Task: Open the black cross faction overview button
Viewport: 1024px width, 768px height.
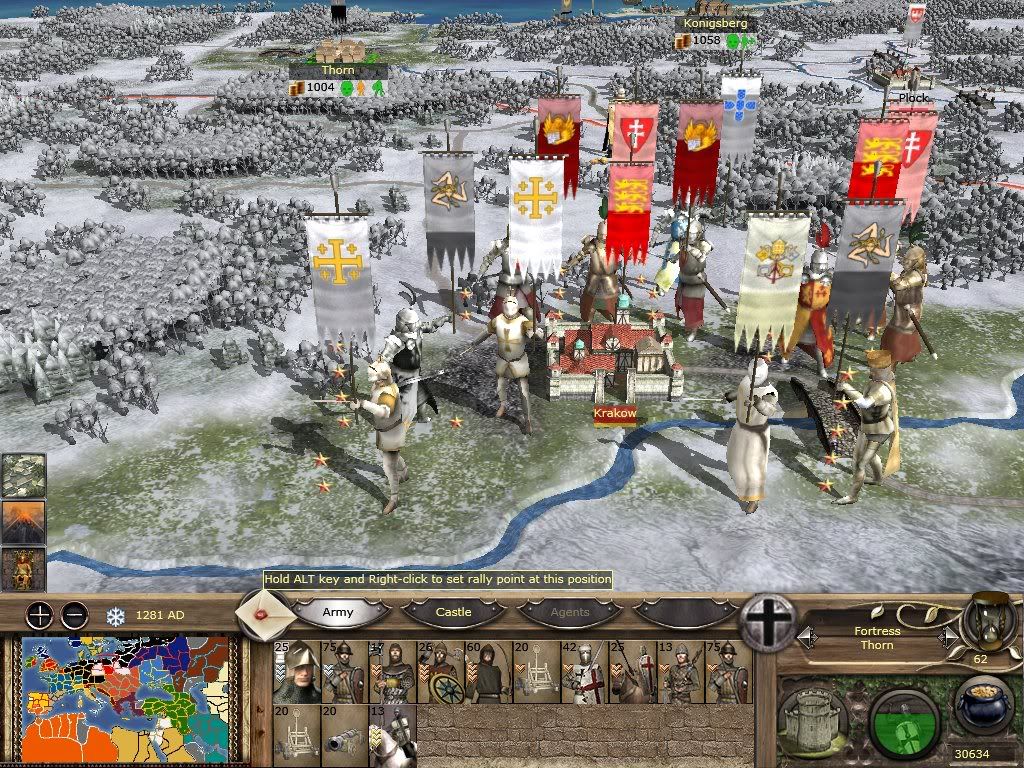Action: (x=768, y=621)
